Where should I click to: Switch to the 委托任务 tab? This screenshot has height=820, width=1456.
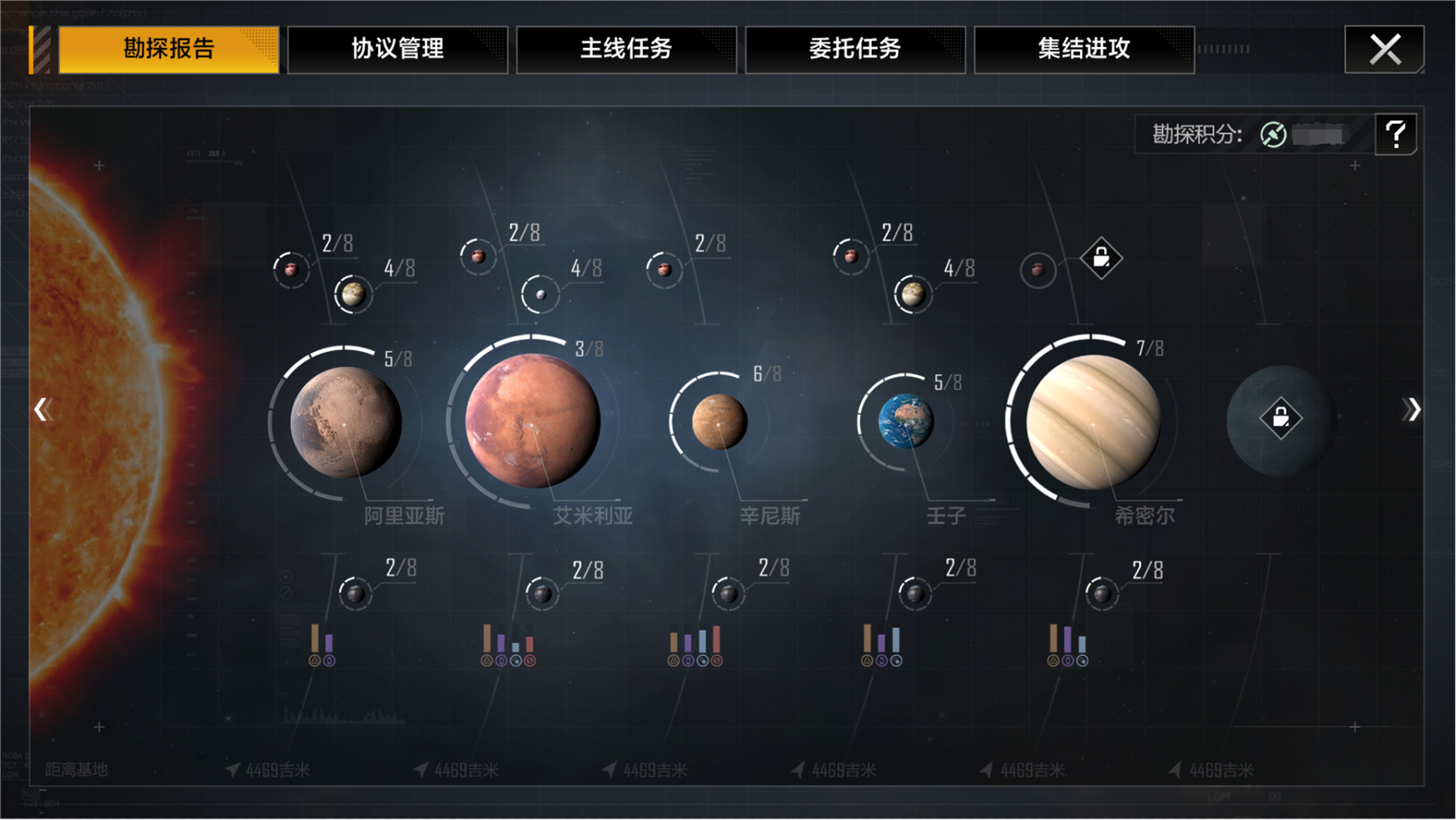pyautogui.click(x=856, y=50)
